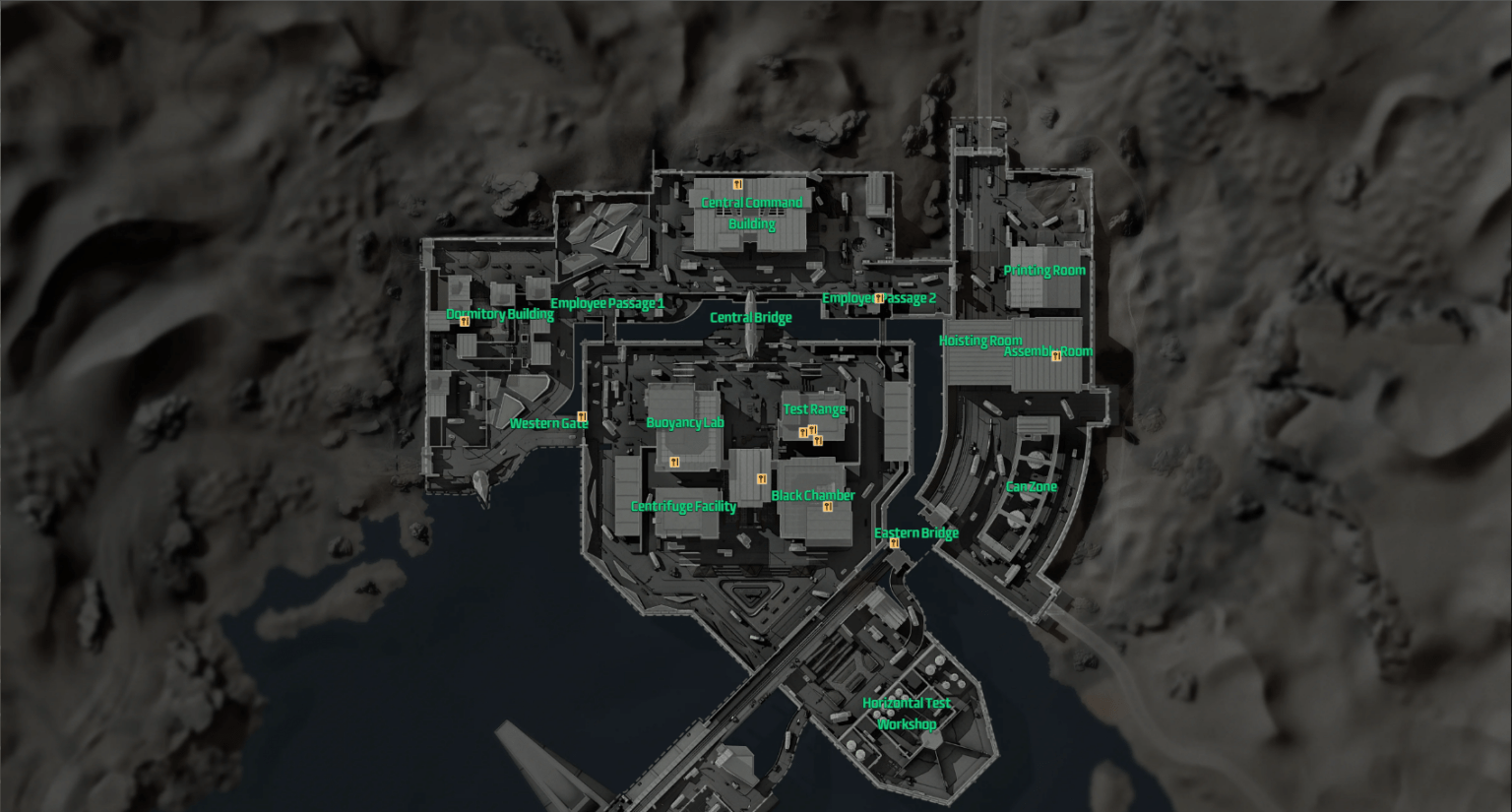Viewport: 1512px width, 812px height.
Task: Click the Central Bridge label
Action: pyautogui.click(x=751, y=317)
